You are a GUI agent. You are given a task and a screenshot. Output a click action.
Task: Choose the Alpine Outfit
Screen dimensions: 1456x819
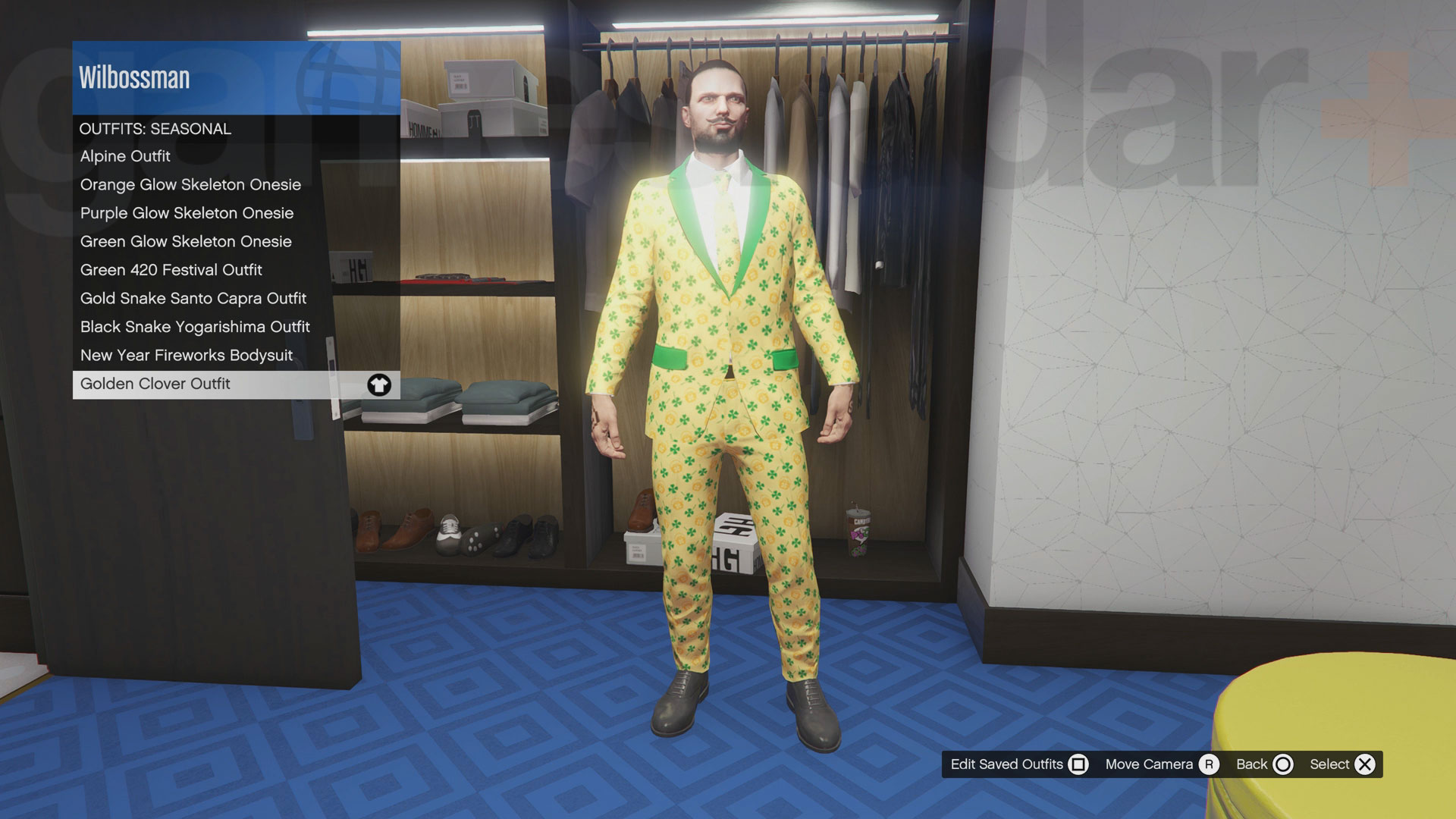[125, 156]
